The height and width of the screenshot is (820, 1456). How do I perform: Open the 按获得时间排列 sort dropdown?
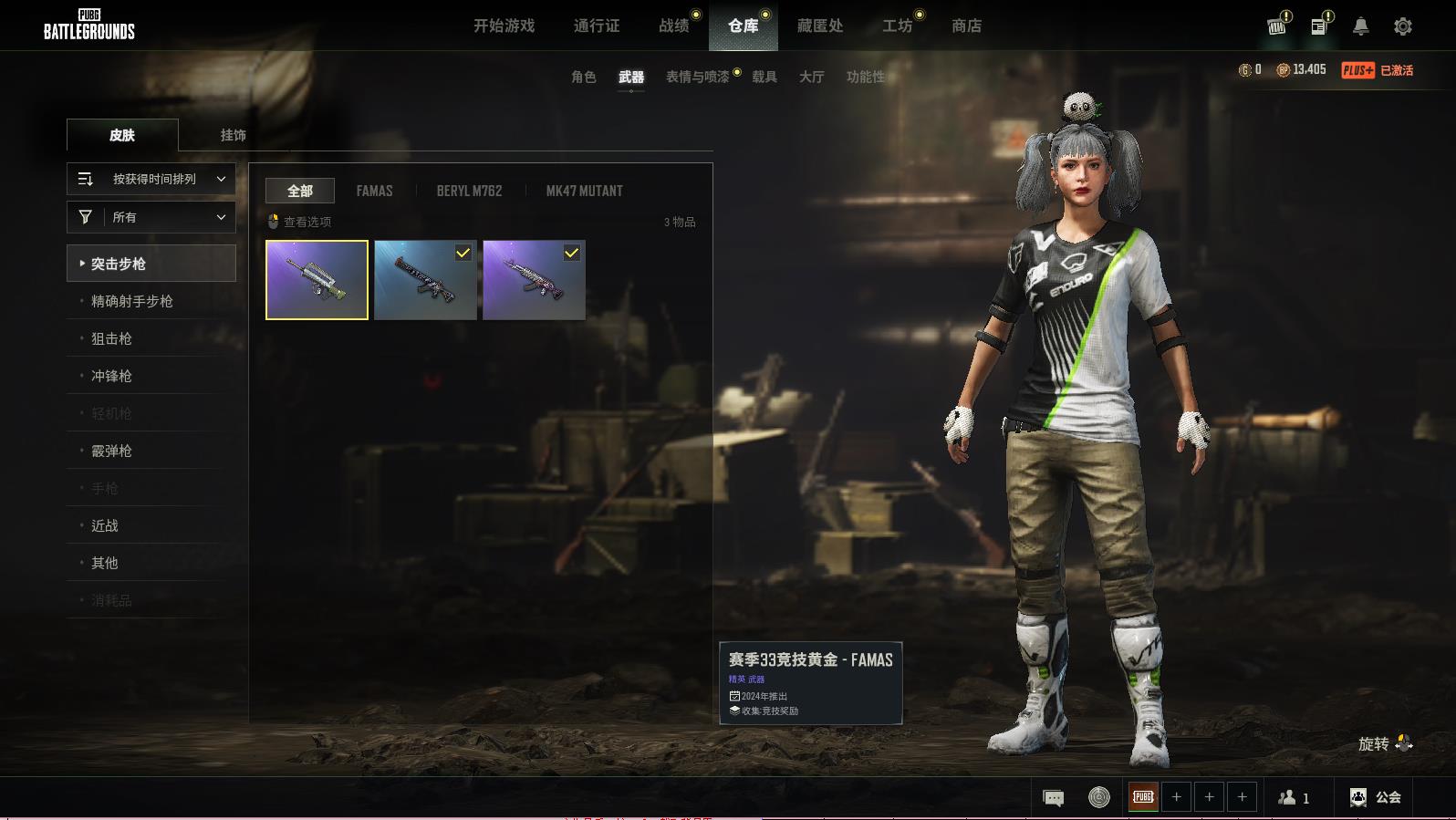point(151,179)
